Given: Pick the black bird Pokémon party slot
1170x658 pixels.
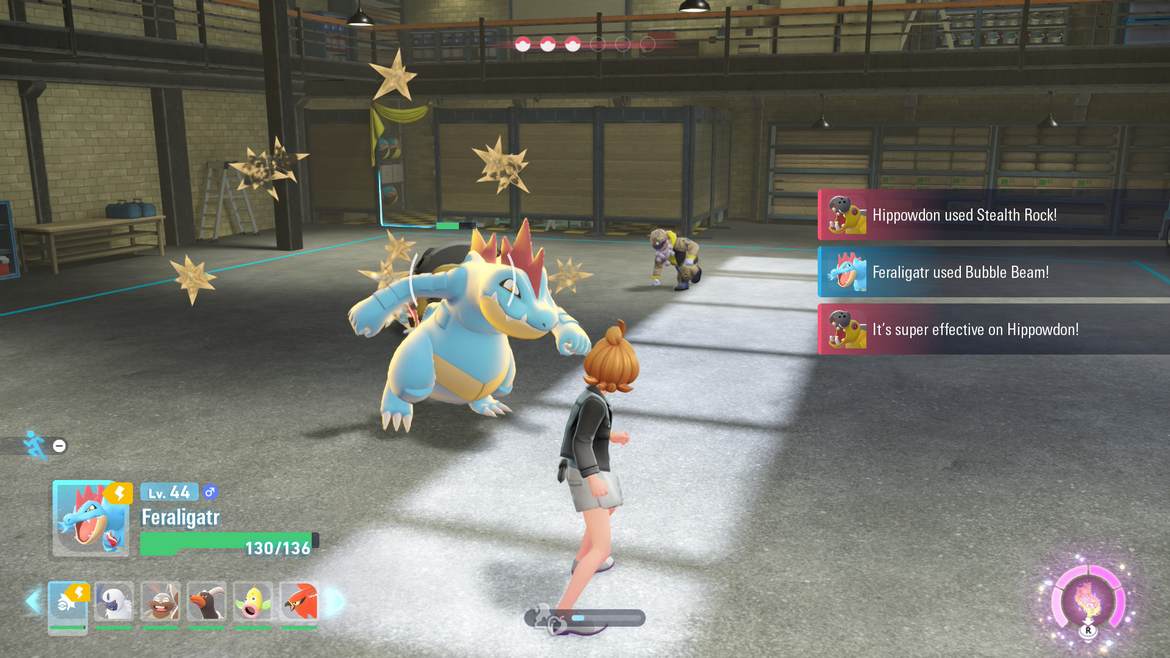Looking at the screenshot, I should [x=206, y=602].
